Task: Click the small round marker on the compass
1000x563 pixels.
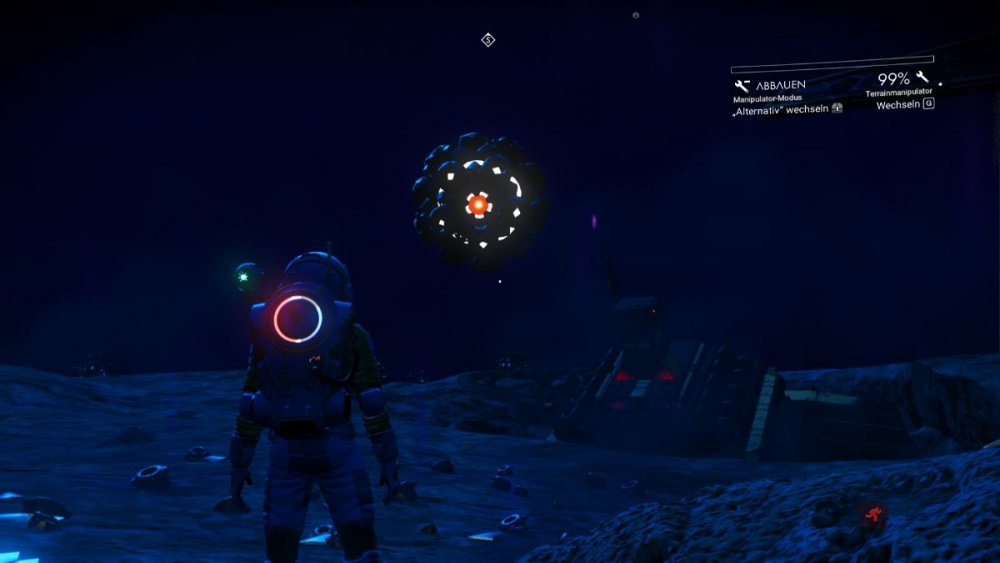Action: pos(636,15)
